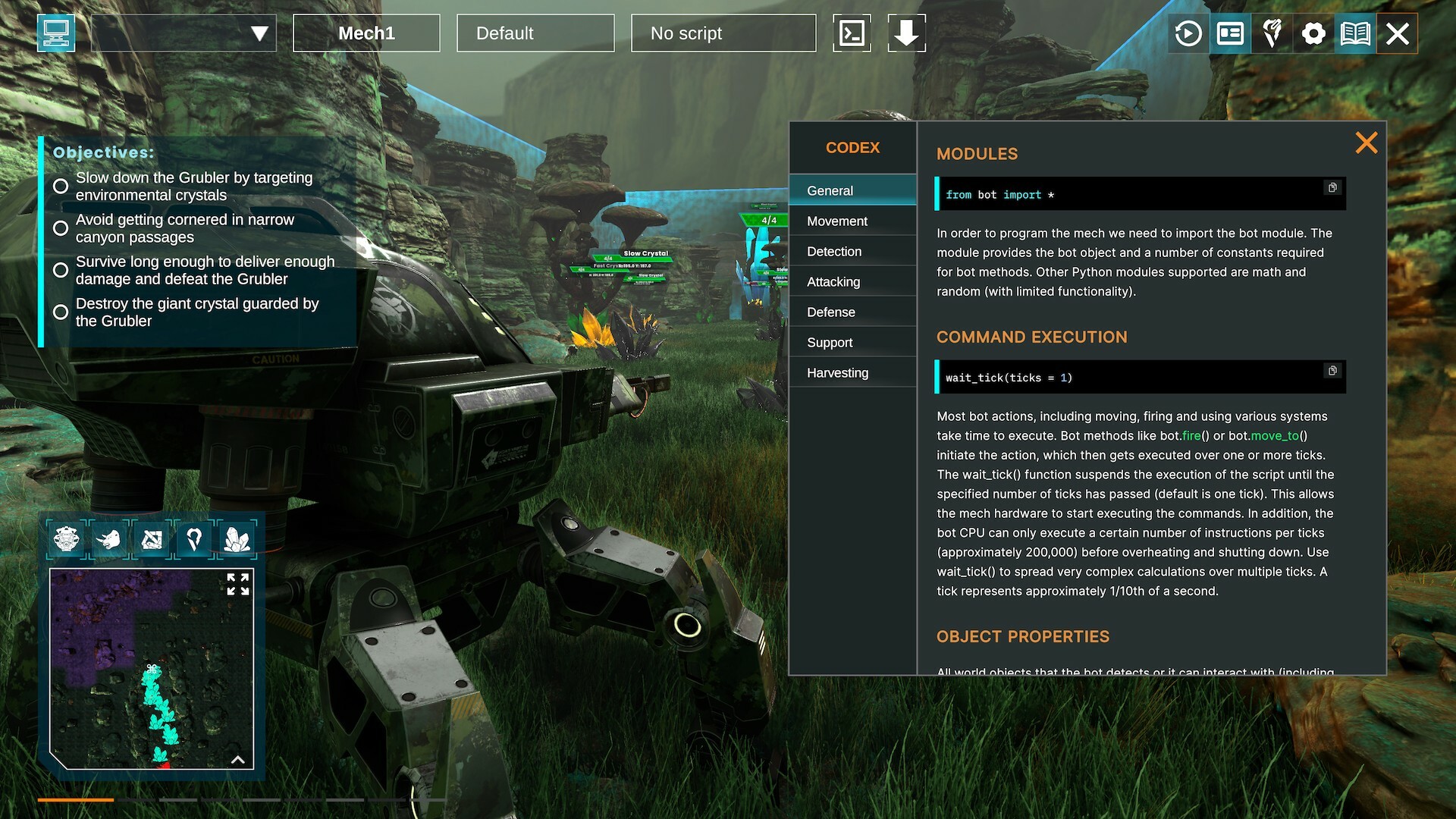Click the replay/restart simulation icon

click(1188, 33)
